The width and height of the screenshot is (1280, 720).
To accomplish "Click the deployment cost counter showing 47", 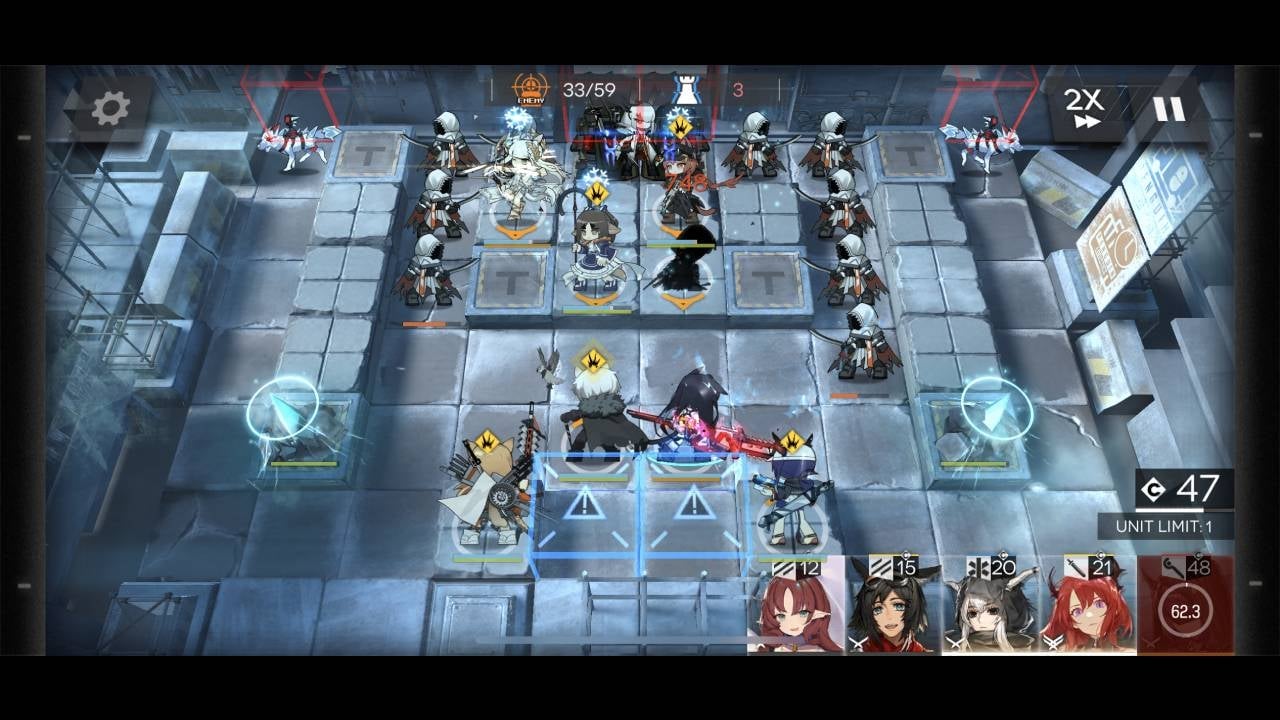I will [x=1203, y=489].
